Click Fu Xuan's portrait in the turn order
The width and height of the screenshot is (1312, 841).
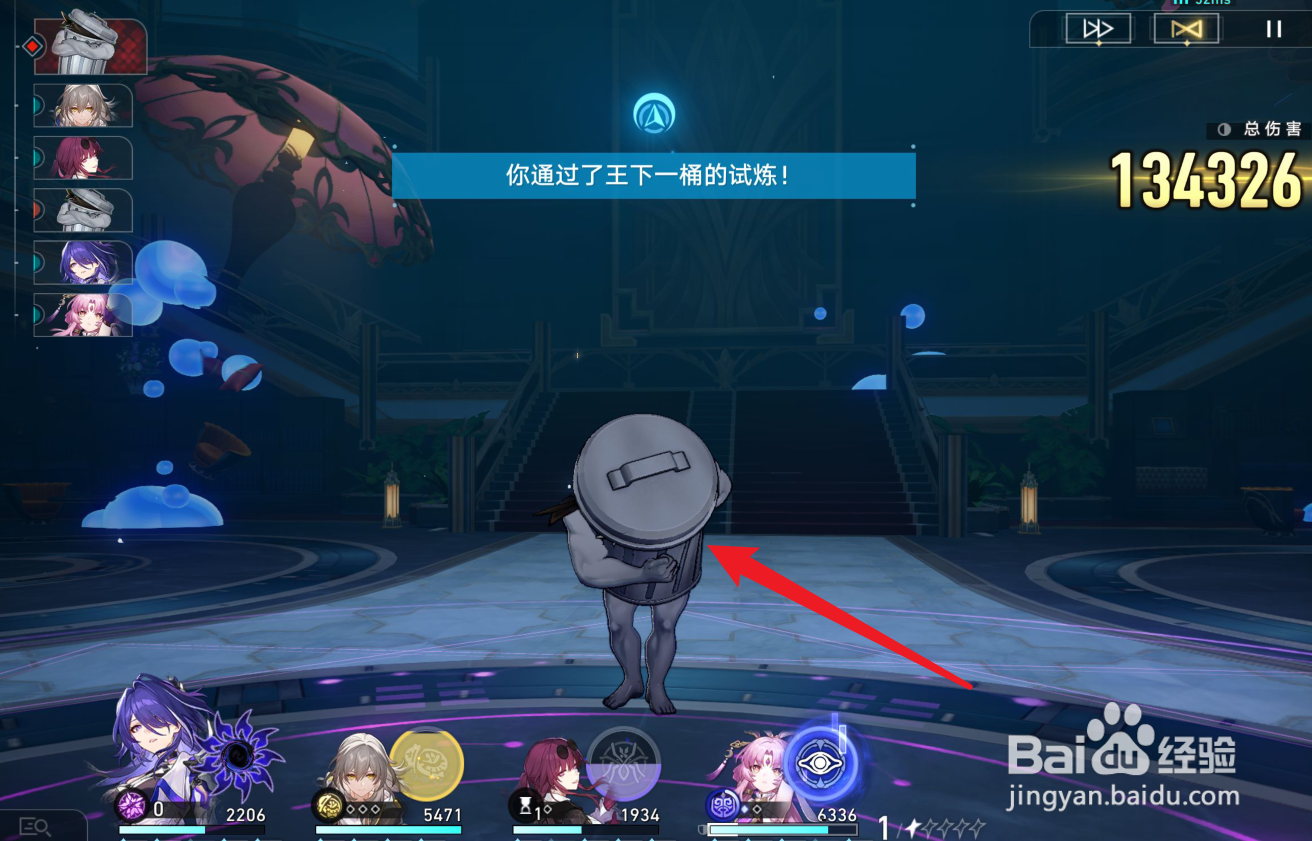tap(83, 312)
